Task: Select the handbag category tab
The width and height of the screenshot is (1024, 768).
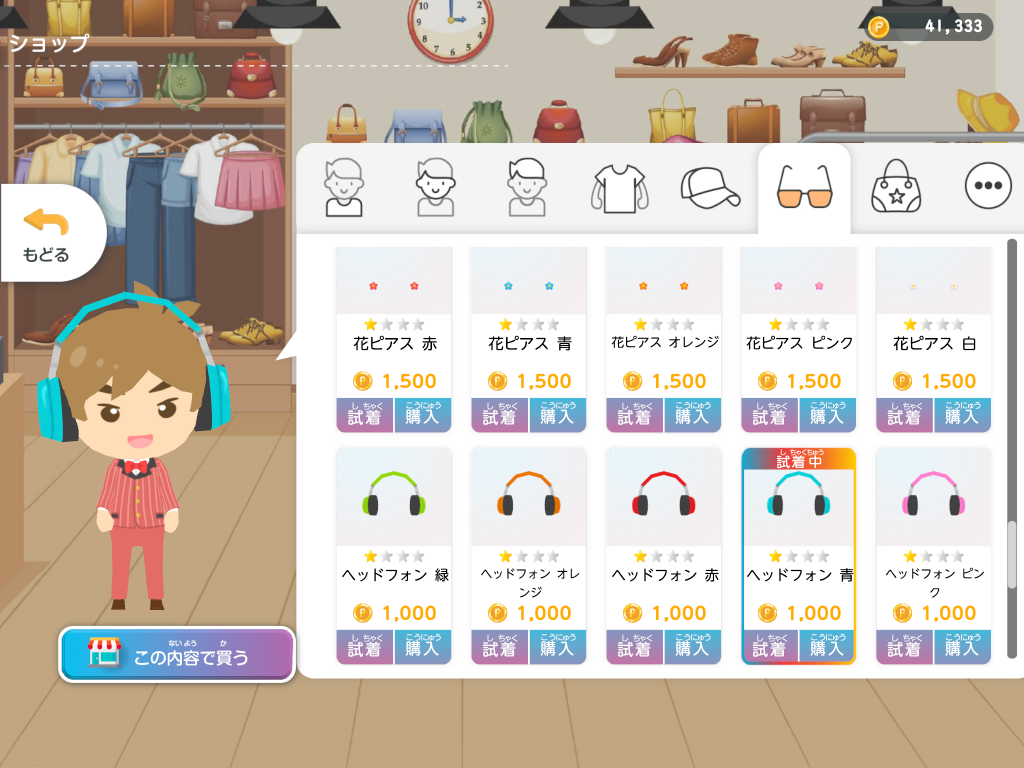Action: point(895,186)
